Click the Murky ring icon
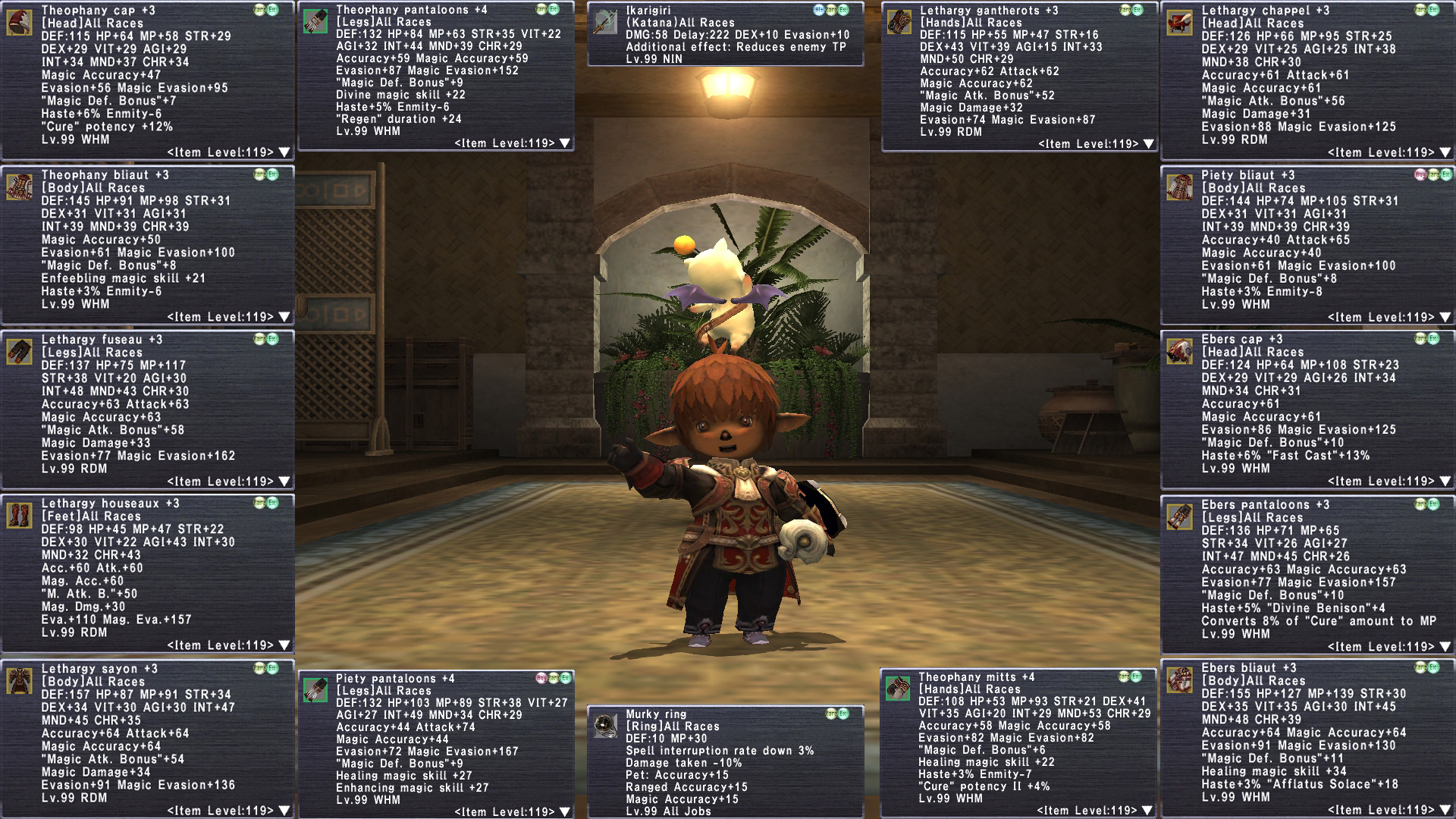1456x819 pixels. point(604,726)
